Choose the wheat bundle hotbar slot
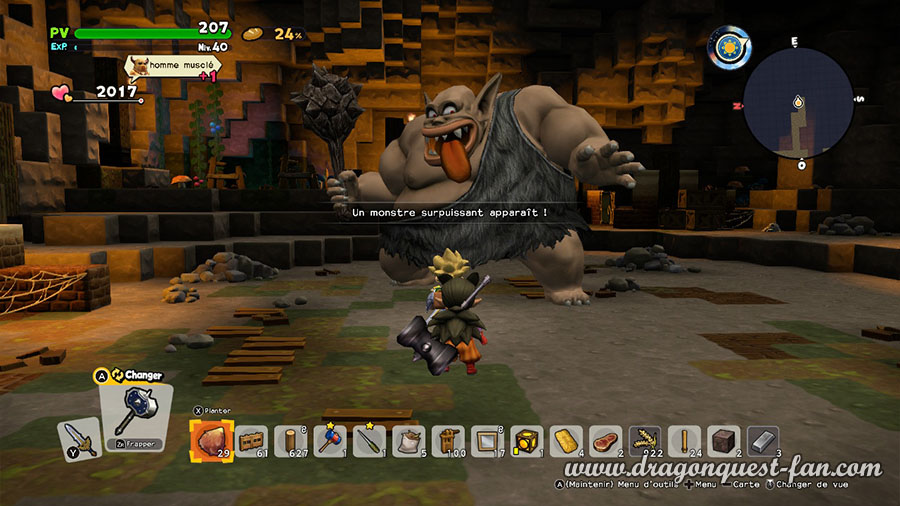Image resolution: width=900 pixels, height=506 pixels. (643, 440)
